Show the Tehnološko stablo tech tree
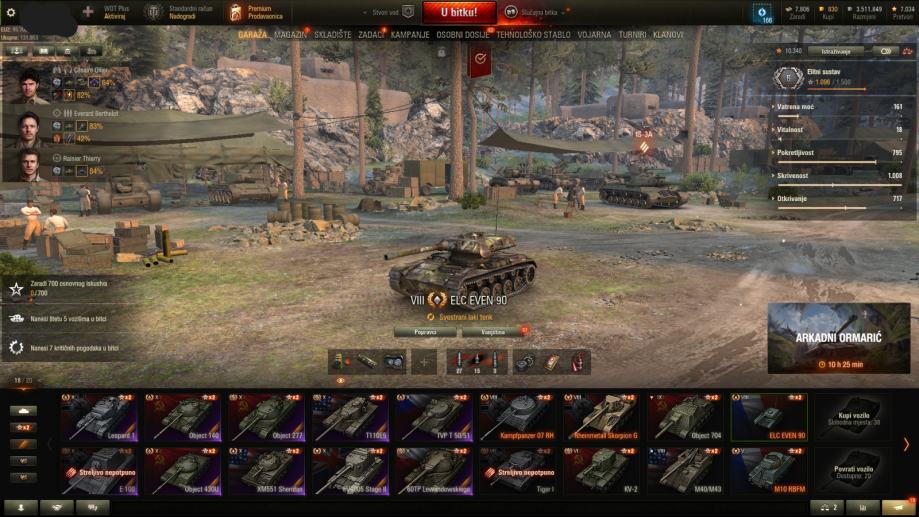This screenshot has width=919, height=517. 533,34
